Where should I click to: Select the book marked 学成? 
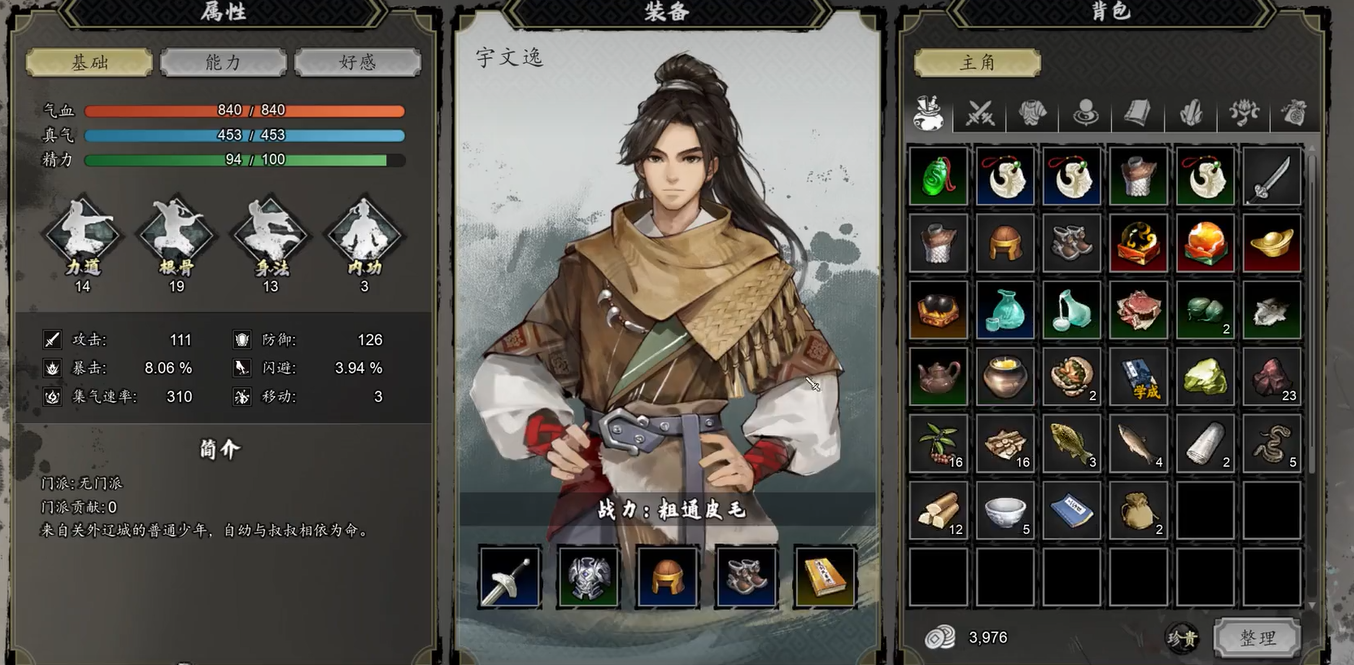(x=1138, y=377)
